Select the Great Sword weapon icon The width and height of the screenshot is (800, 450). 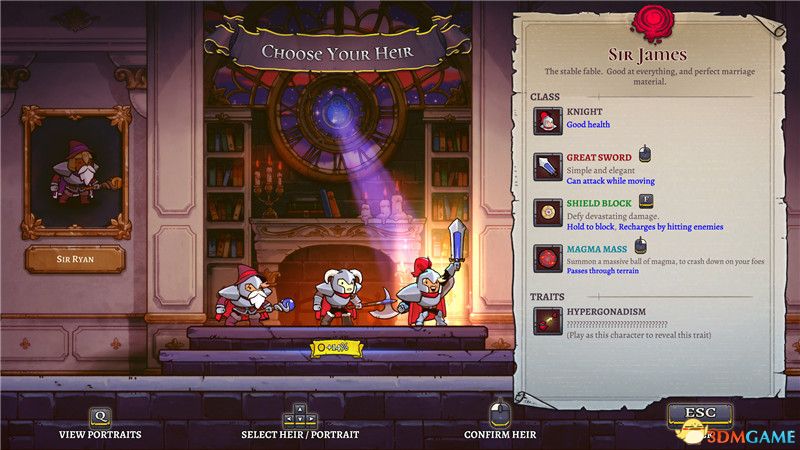click(x=547, y=167)
